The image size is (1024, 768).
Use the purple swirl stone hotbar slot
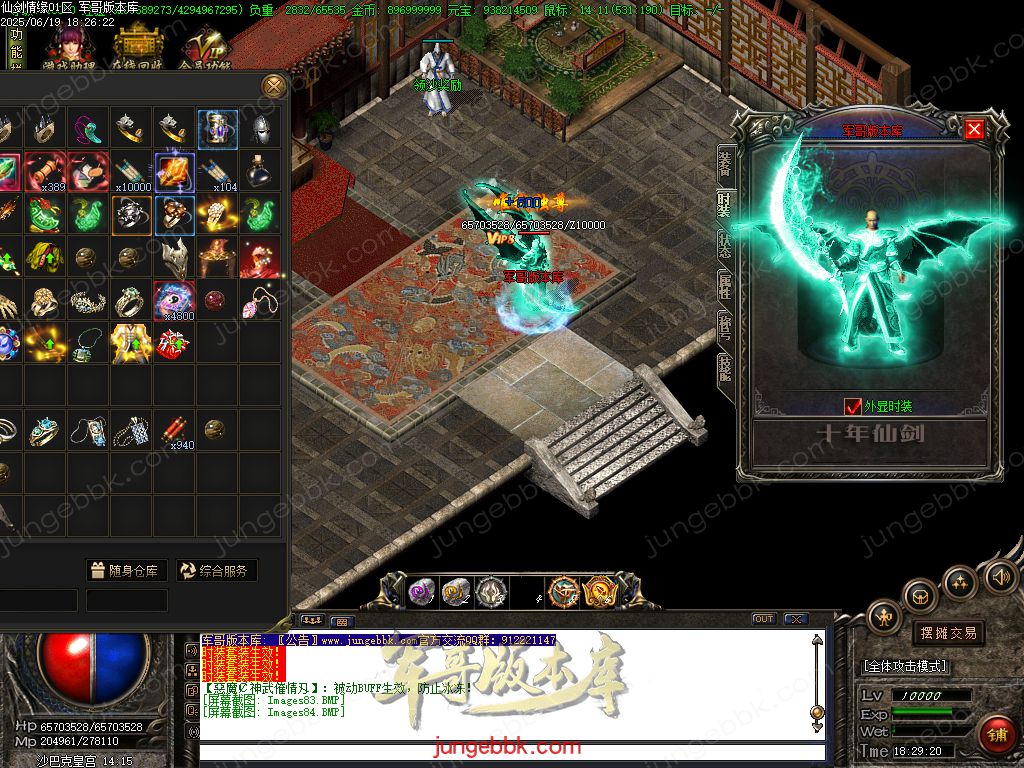[x=421, y=592]
